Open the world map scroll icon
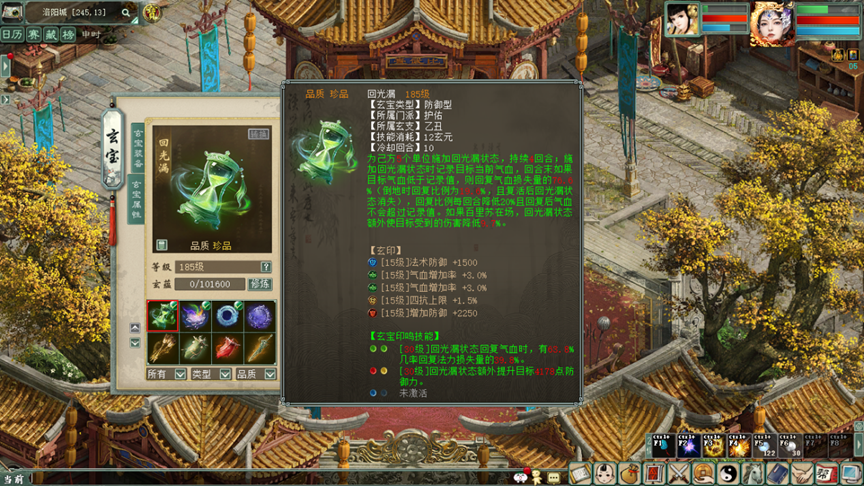 12,13
